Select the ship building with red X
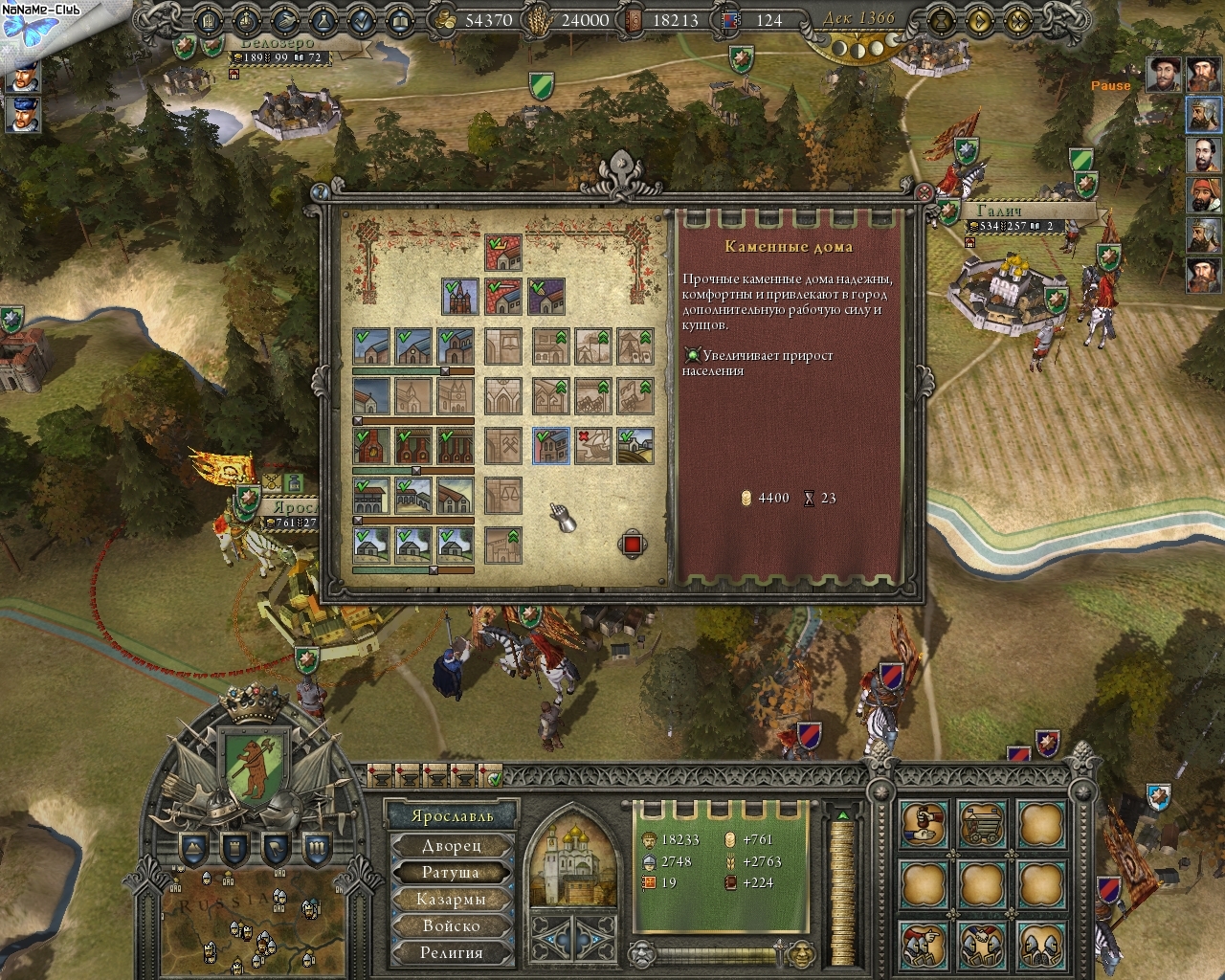The width and height of the screenshot is (1225, 980). pos(593,445)
